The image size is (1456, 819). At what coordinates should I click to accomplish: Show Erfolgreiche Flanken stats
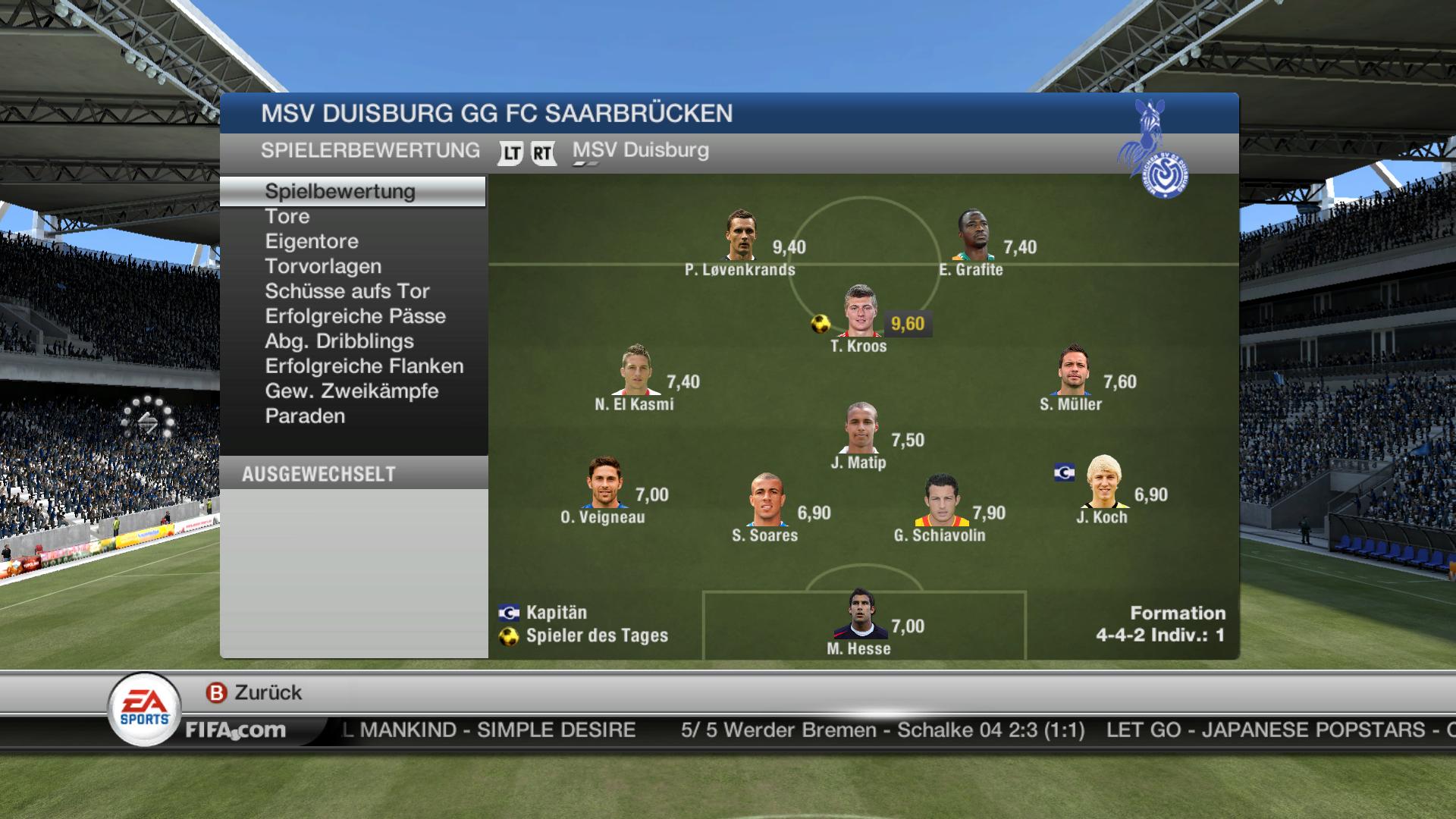pyautogui.click(x=364, y=366)
